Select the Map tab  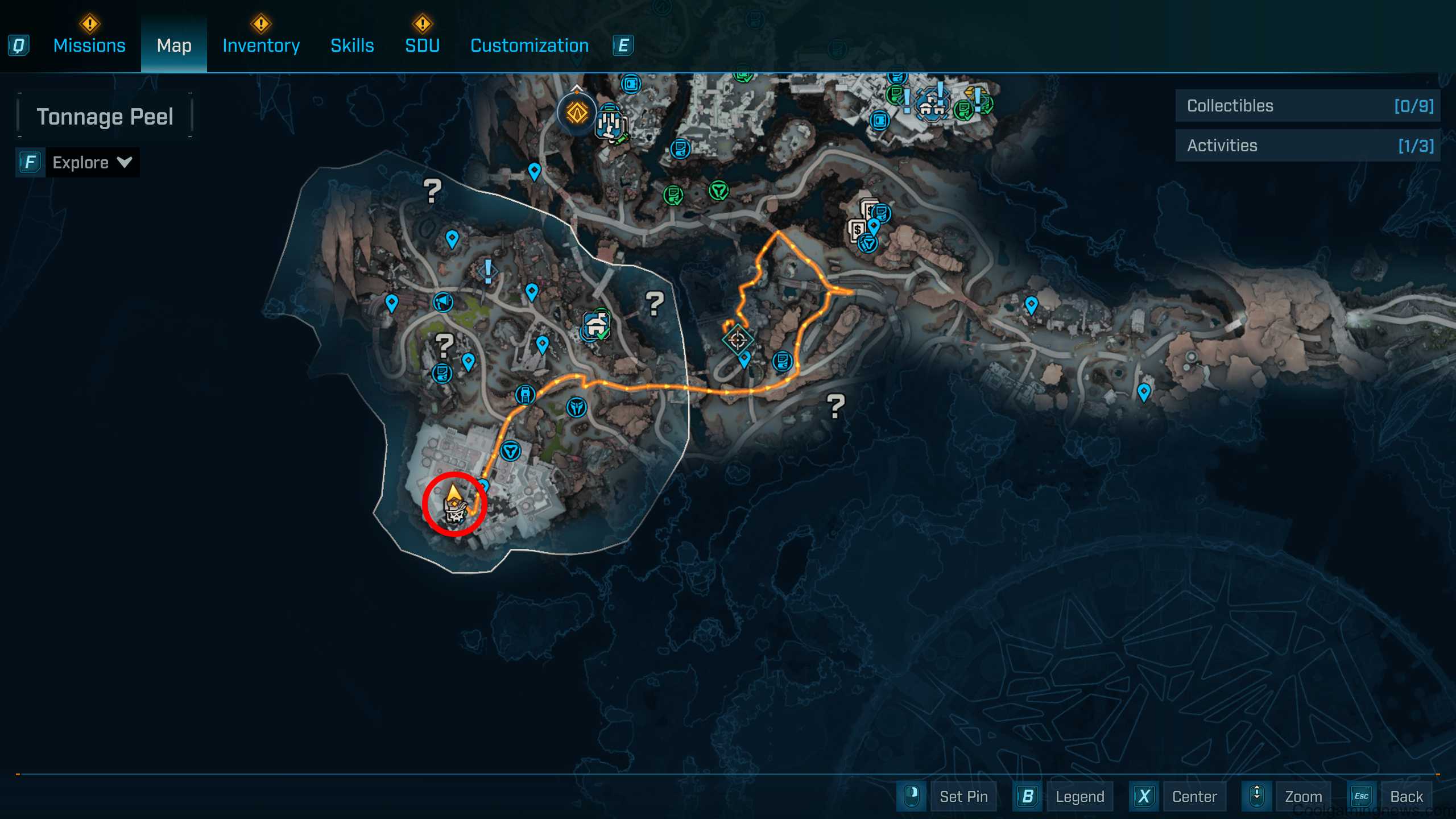(x=174, y=45)
